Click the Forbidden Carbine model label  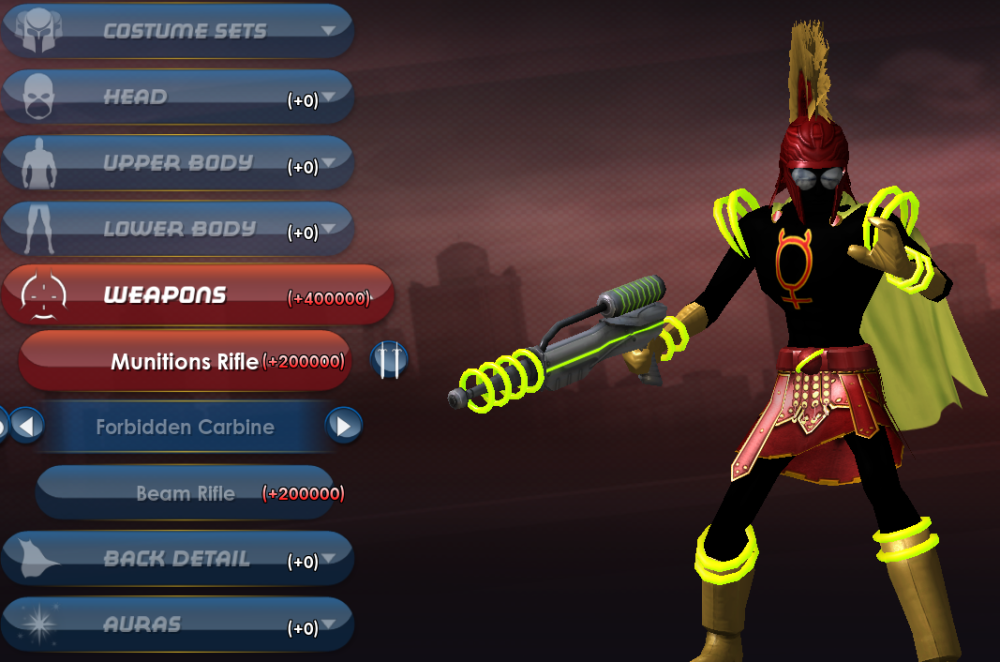coord(185,427)
